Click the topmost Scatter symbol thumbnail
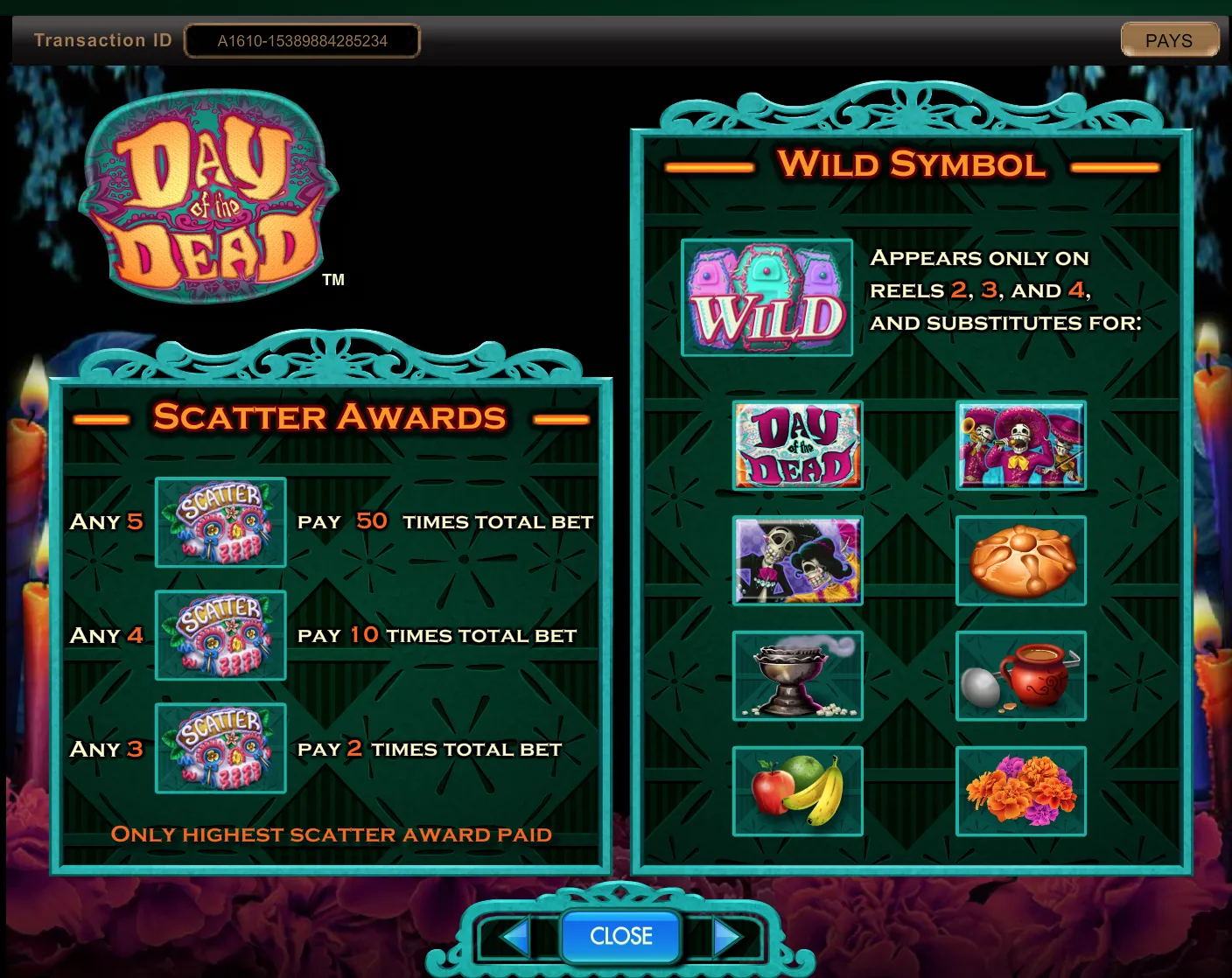 point(220,522)
